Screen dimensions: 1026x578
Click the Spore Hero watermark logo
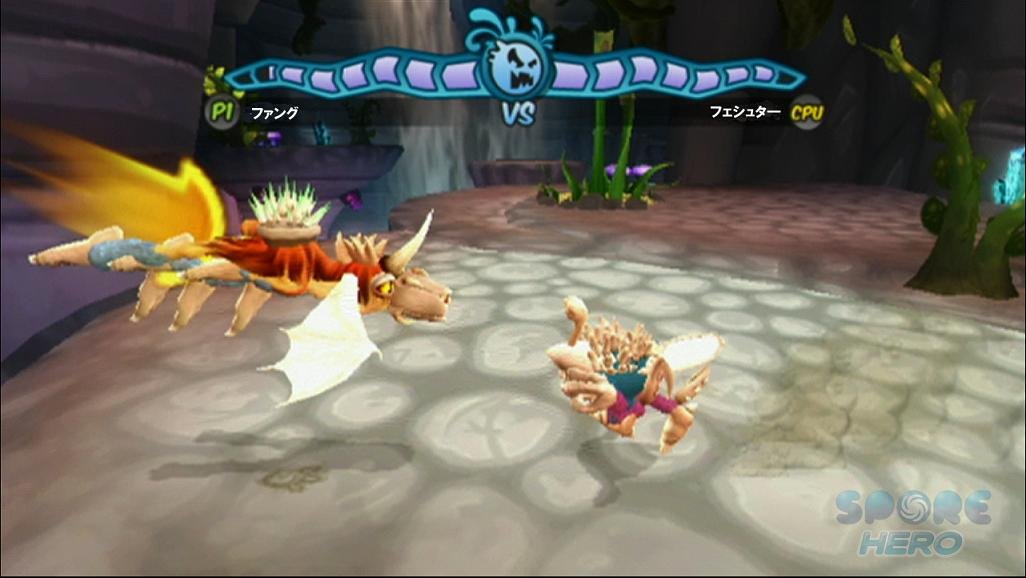(x=913, y=521)
